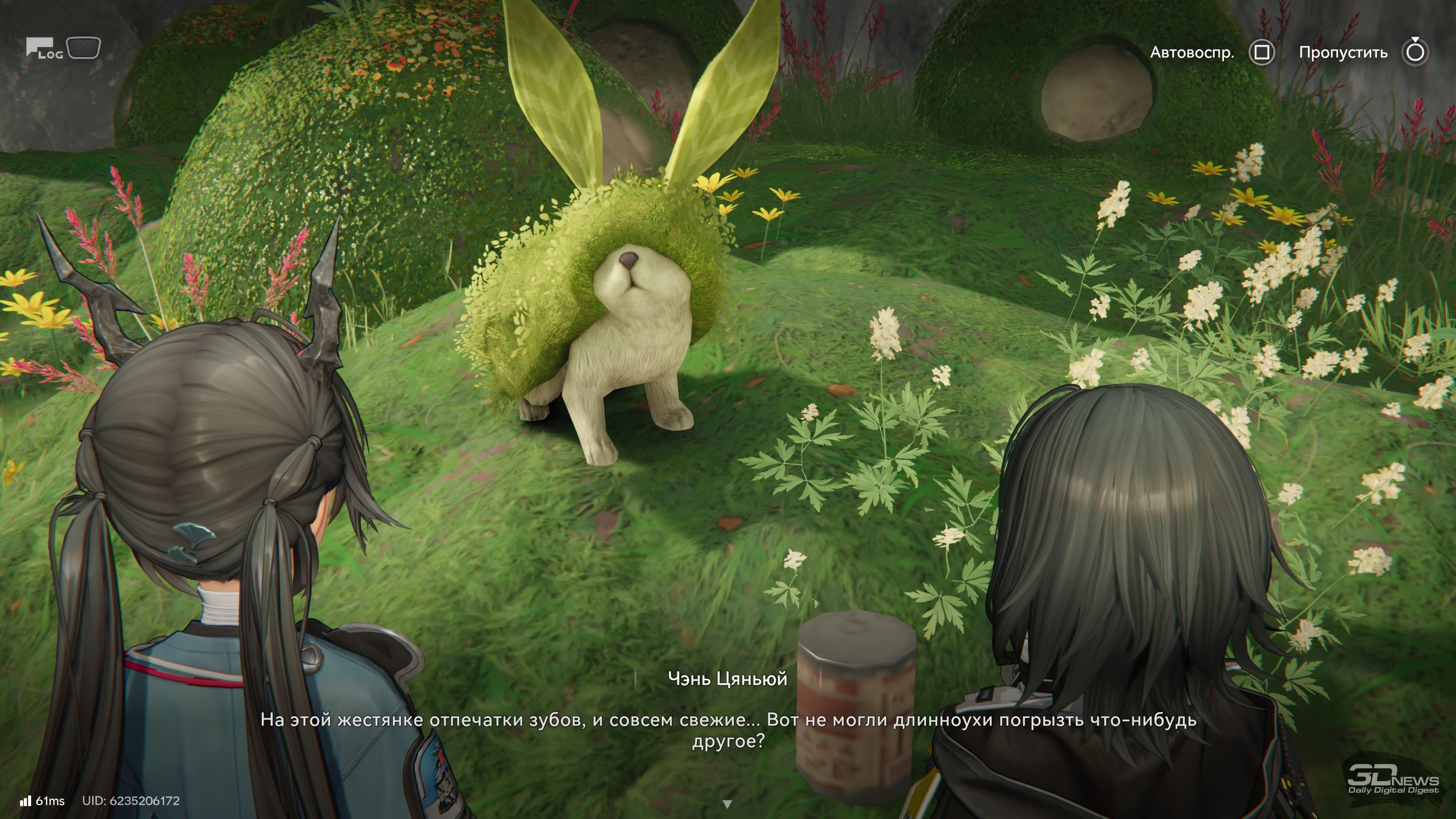Toggle the Автовоспр. auto-play option
Image resolution: width=1456 pixels, height=819 pixels.
point(1261,53)
